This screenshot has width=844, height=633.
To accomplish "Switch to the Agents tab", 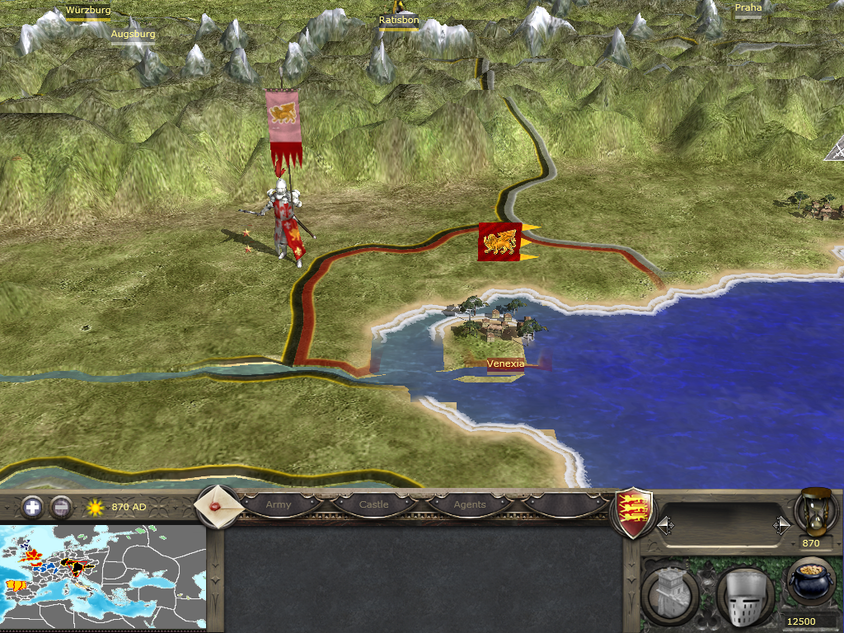I will (x=469, y=505).
